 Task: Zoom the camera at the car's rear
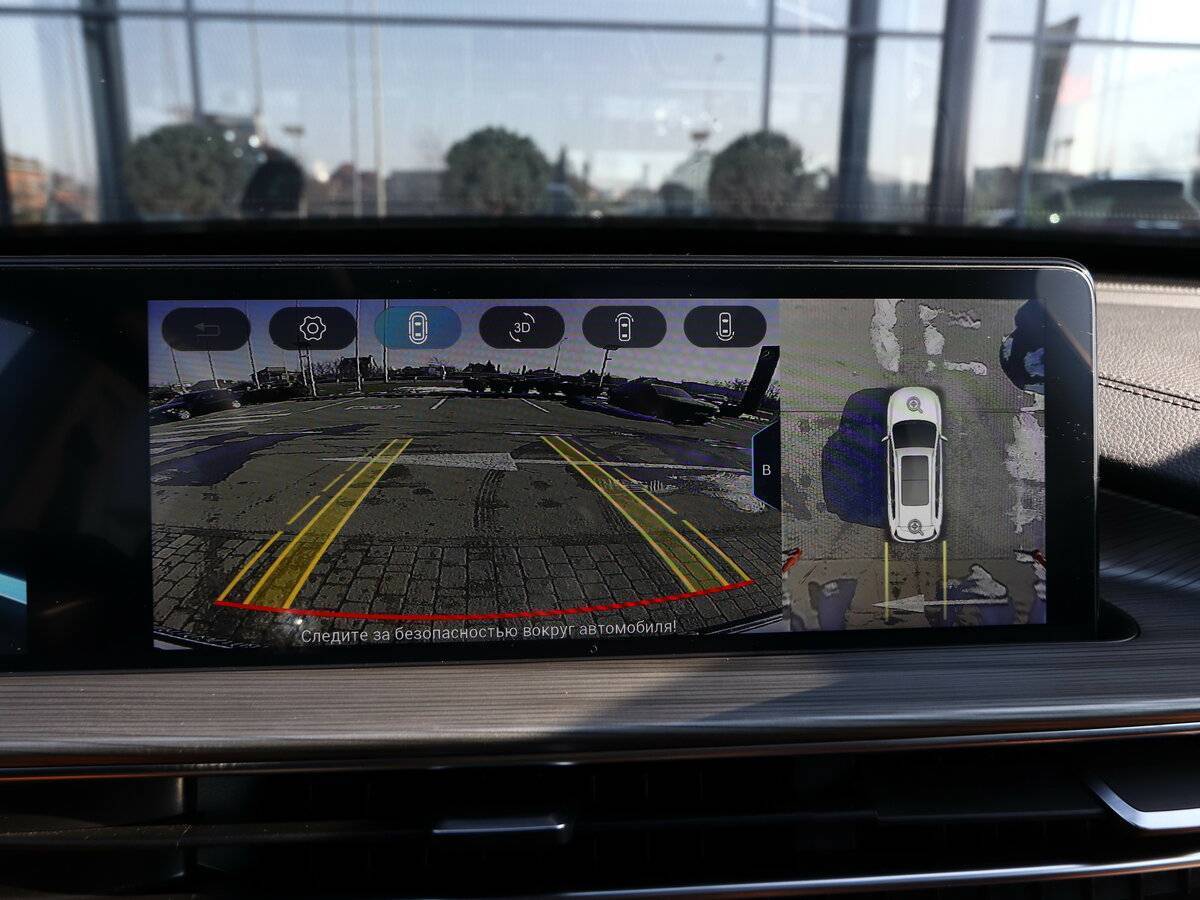(914, 527)
